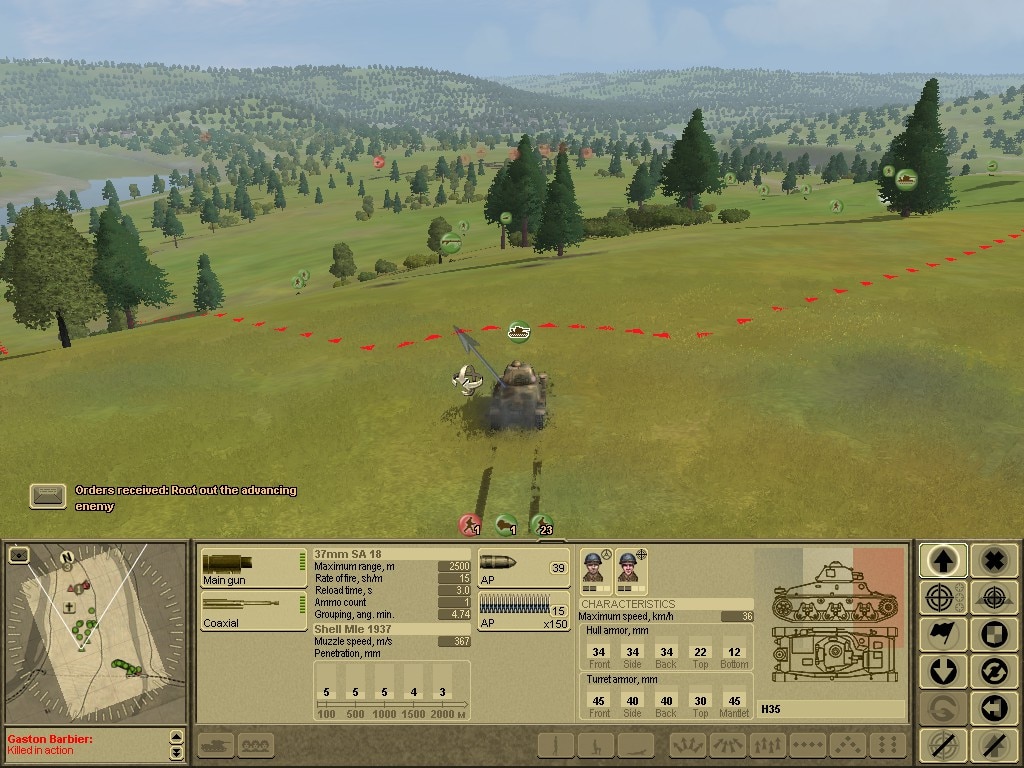The image size is (1024, 768).
Task: Give the black flag order
Action: click(x=943, y=635)
